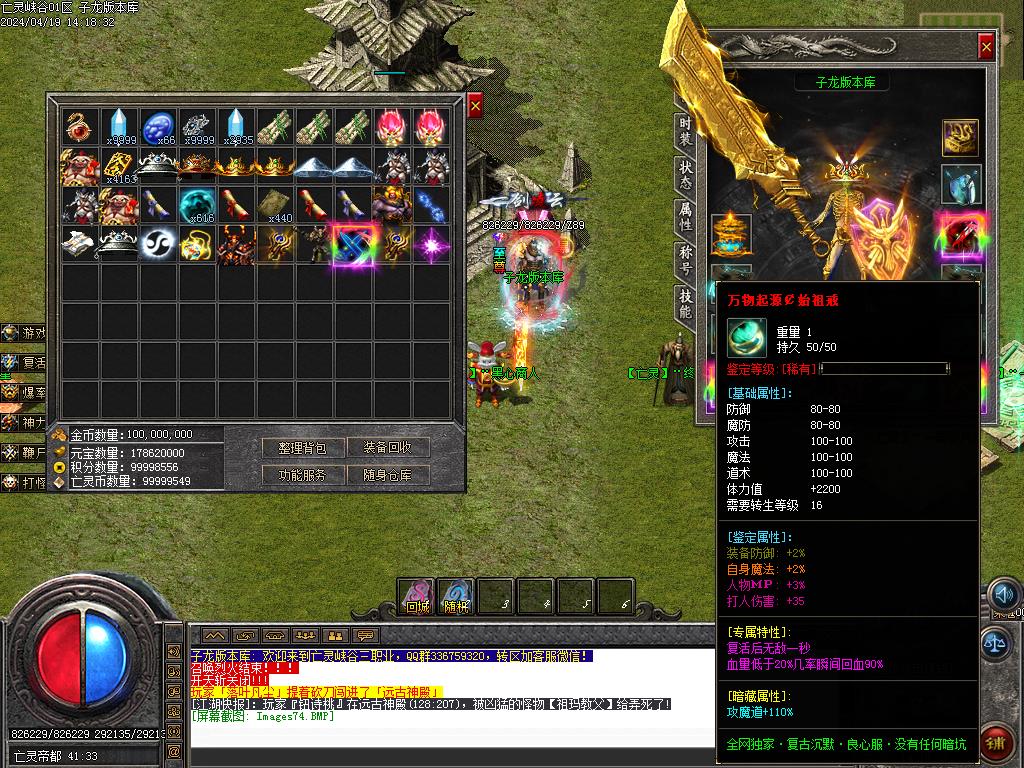Close the inventory bag window
The width and height of the screenshot is (1024, 768).
pos(475,105)
